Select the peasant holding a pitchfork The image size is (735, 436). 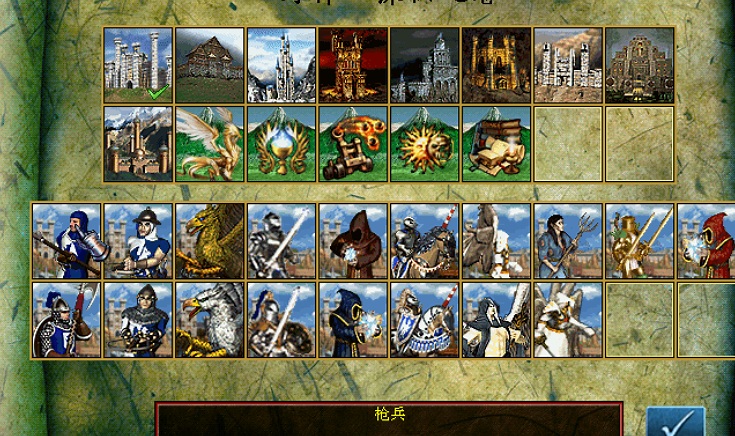point(569,241)
